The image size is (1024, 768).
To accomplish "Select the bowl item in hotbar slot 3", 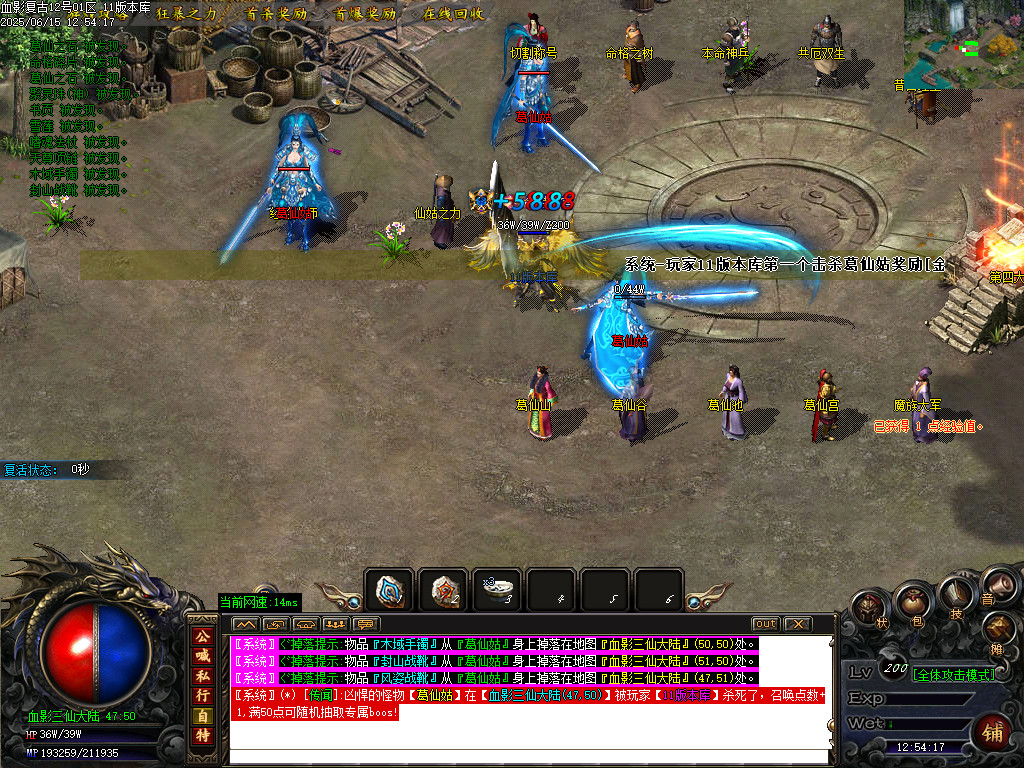I will coord(497,591).
